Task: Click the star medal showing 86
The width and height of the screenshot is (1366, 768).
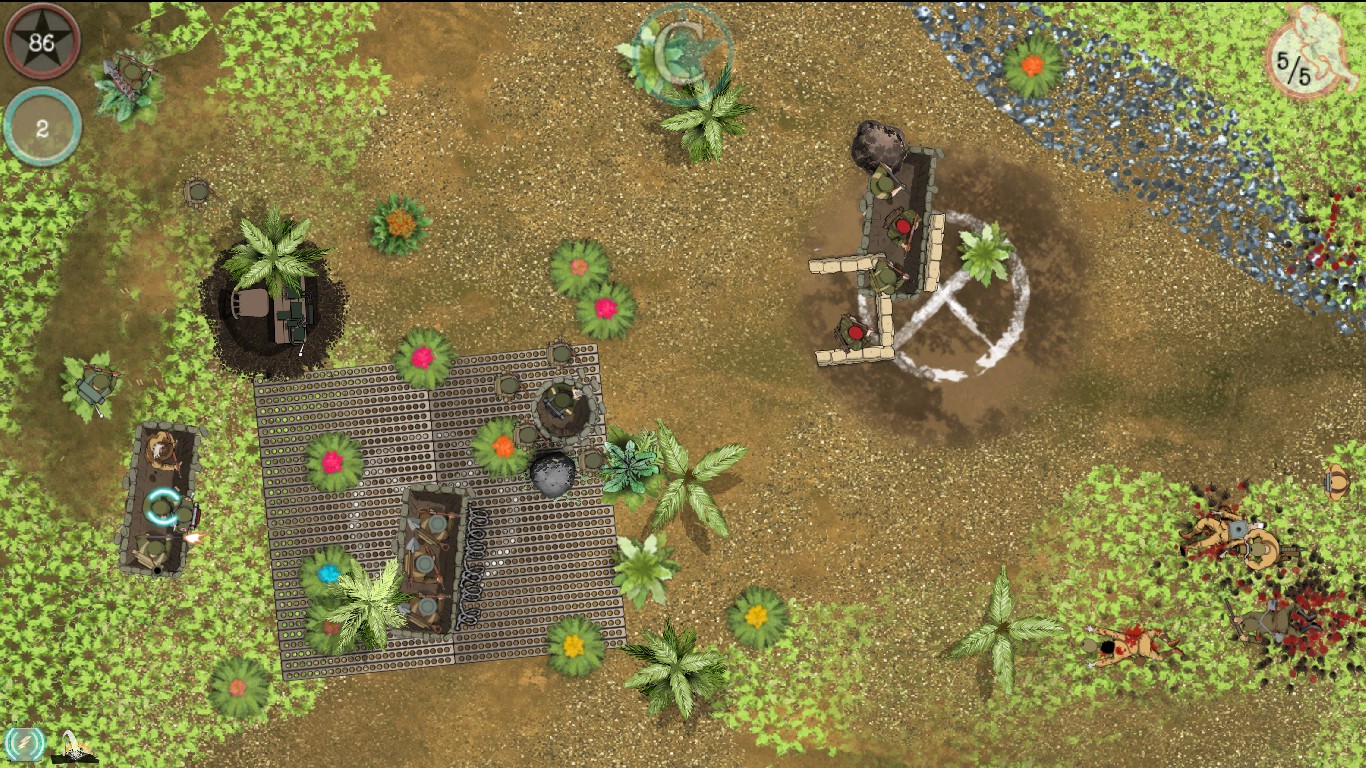Action: [x=43, y=42]
